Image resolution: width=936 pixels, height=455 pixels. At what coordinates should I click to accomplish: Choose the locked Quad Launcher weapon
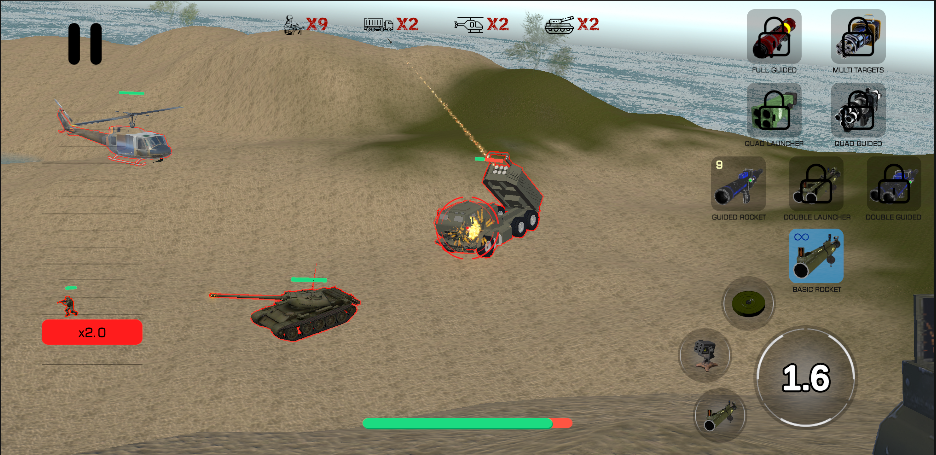tap(774, 110)
